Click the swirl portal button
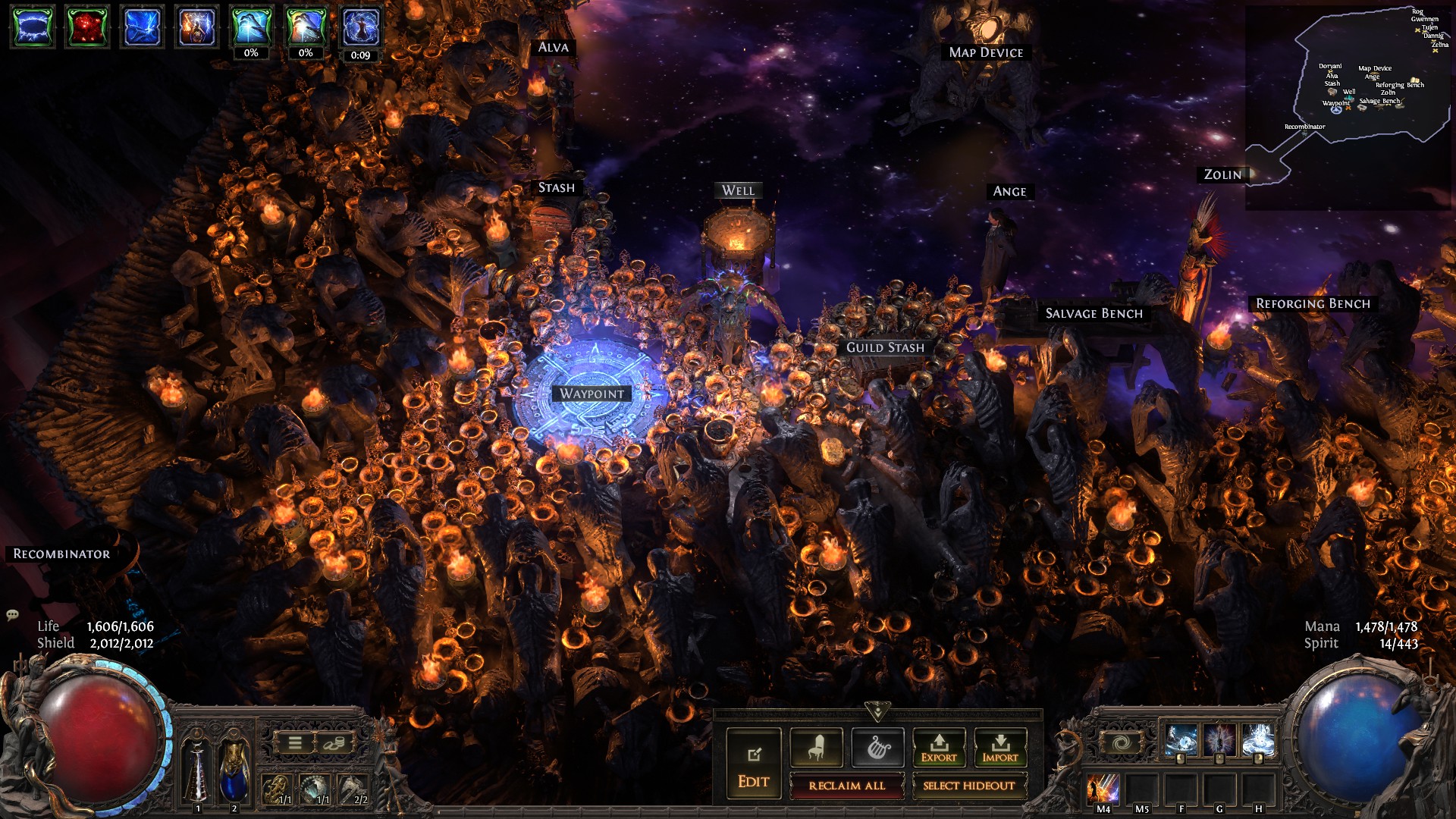Image resolution: width=1456 pixels, height=819 pixels. [1121, 743]
